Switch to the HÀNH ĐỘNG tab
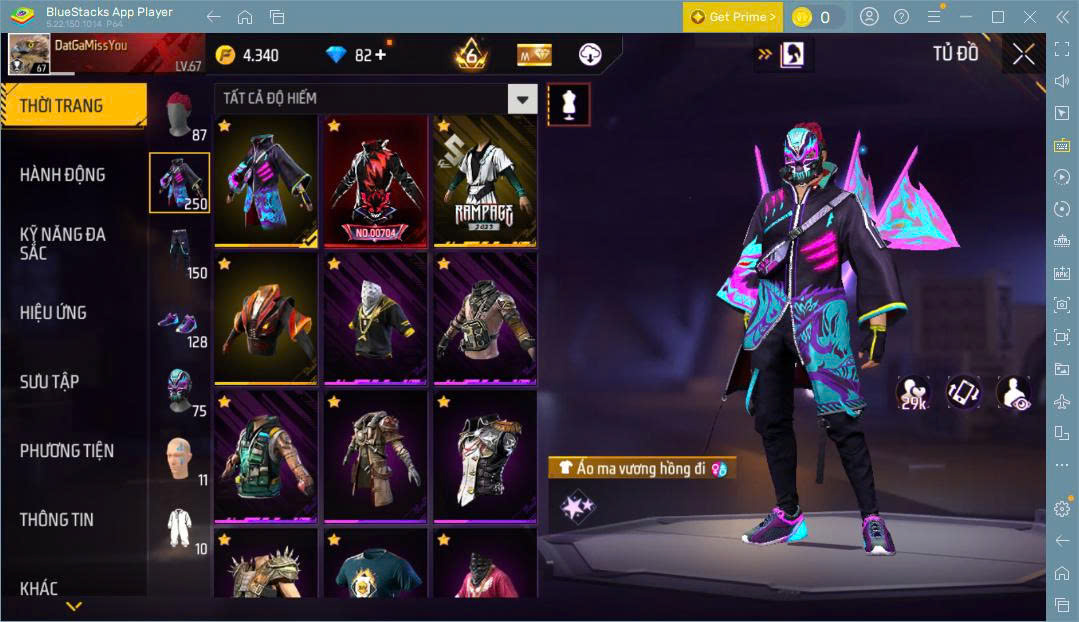The width and height of the screenshot is (1079, 622). tap(63, 175)
